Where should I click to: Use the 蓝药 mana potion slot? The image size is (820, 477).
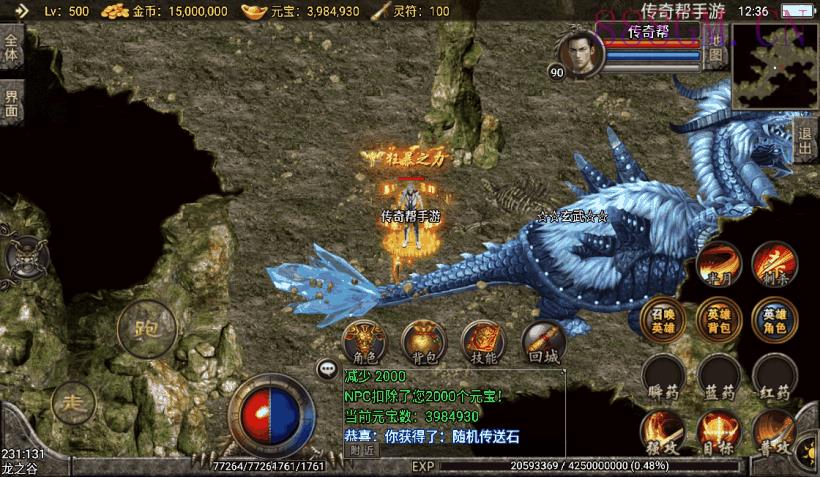point(718,375)
